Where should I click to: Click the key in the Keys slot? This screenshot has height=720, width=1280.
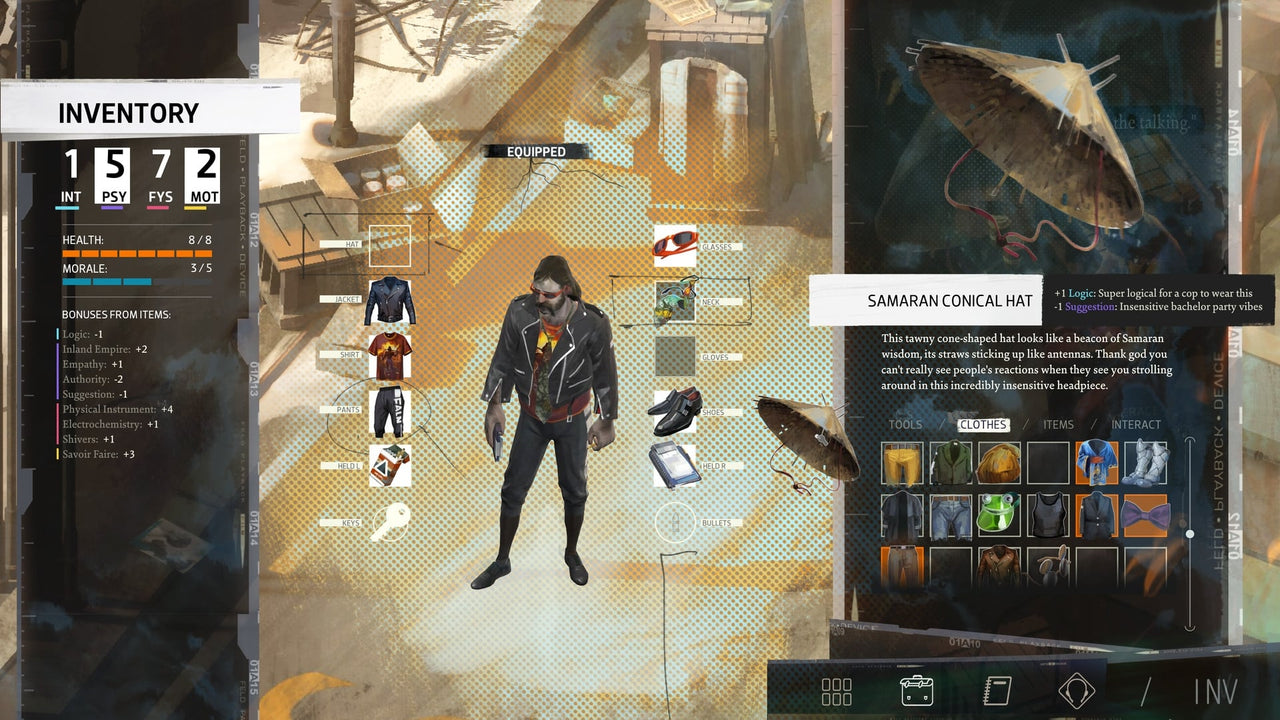389,522
